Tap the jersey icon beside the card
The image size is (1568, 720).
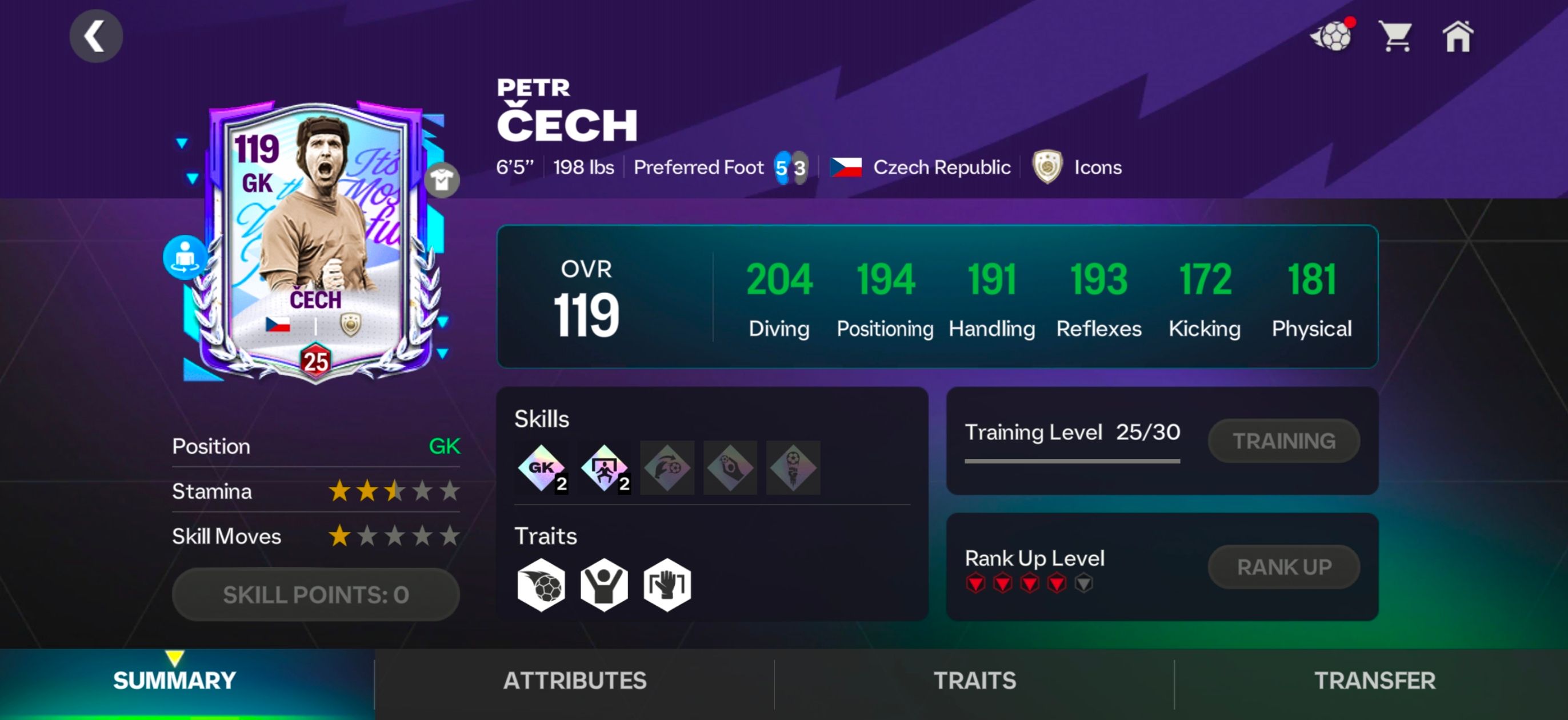442,180
